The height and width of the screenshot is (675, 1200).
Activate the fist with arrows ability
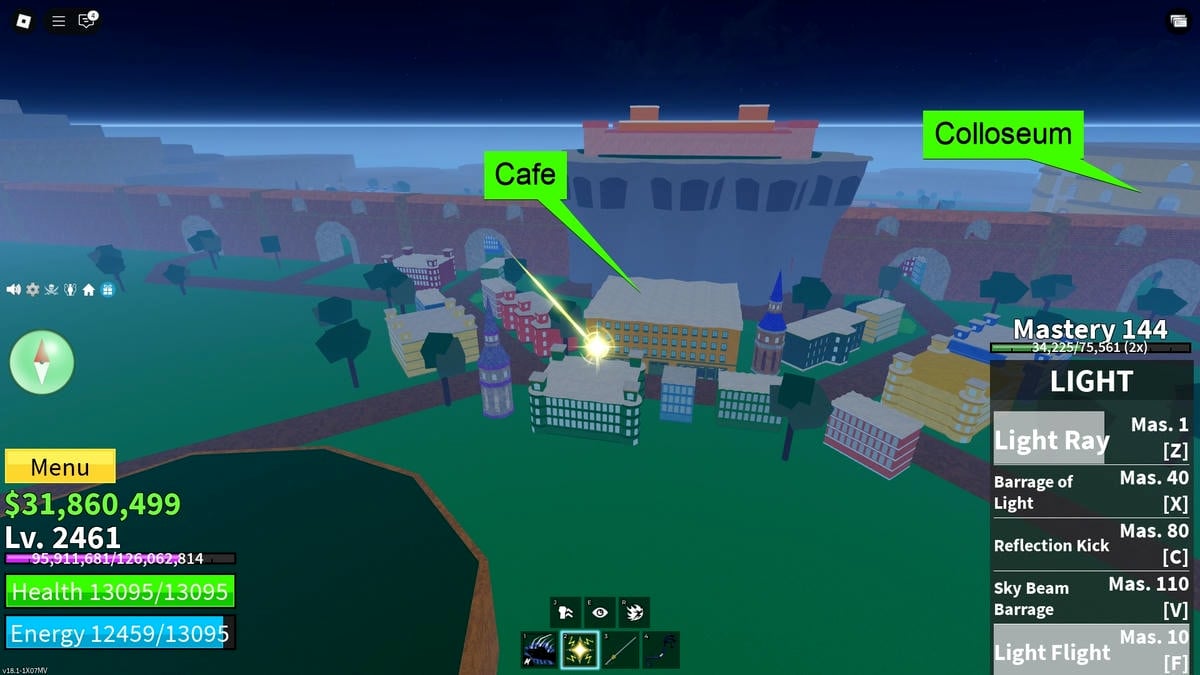(x=566, y=612)
